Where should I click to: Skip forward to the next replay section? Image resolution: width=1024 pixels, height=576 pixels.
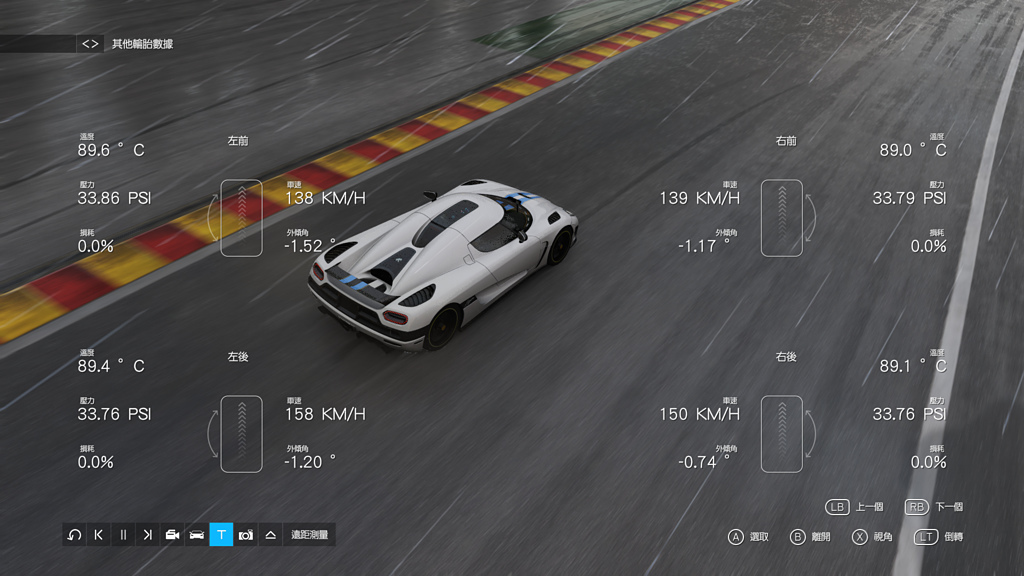[148, 535]
